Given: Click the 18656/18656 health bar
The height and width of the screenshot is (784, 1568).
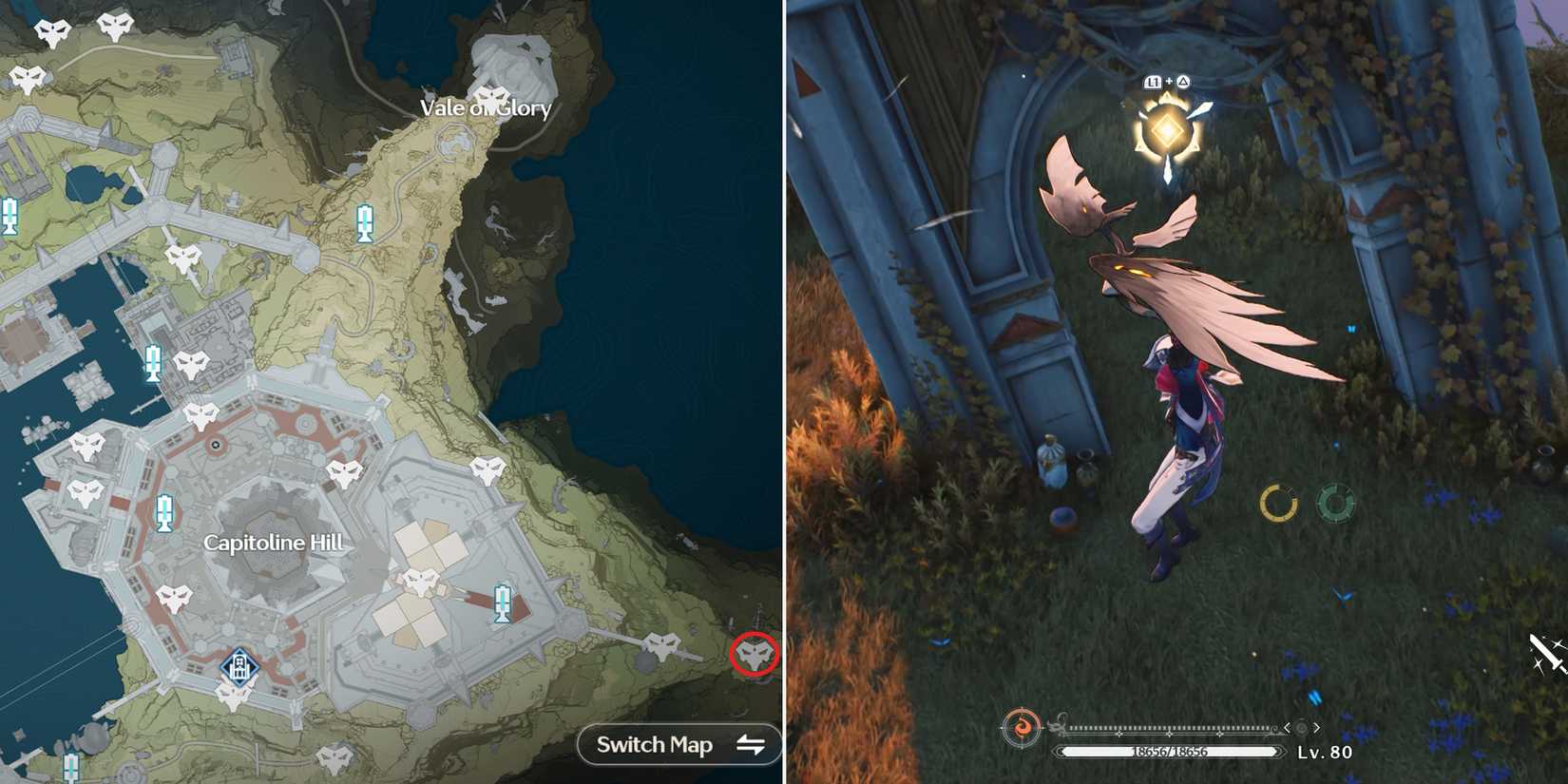Looking at the screenshot, I should click(1169, 752).
